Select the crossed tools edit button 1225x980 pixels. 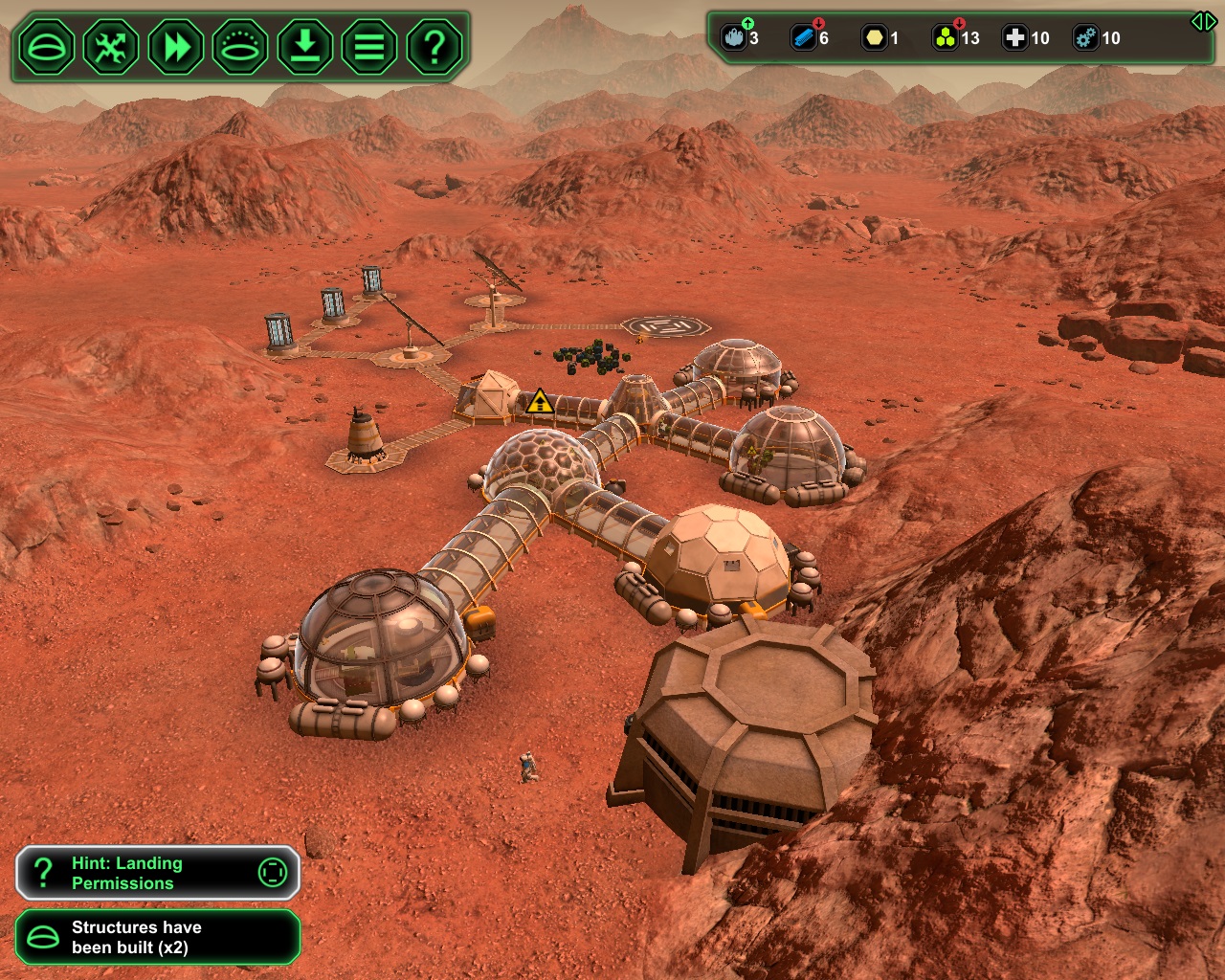click(x=111, y=46)
